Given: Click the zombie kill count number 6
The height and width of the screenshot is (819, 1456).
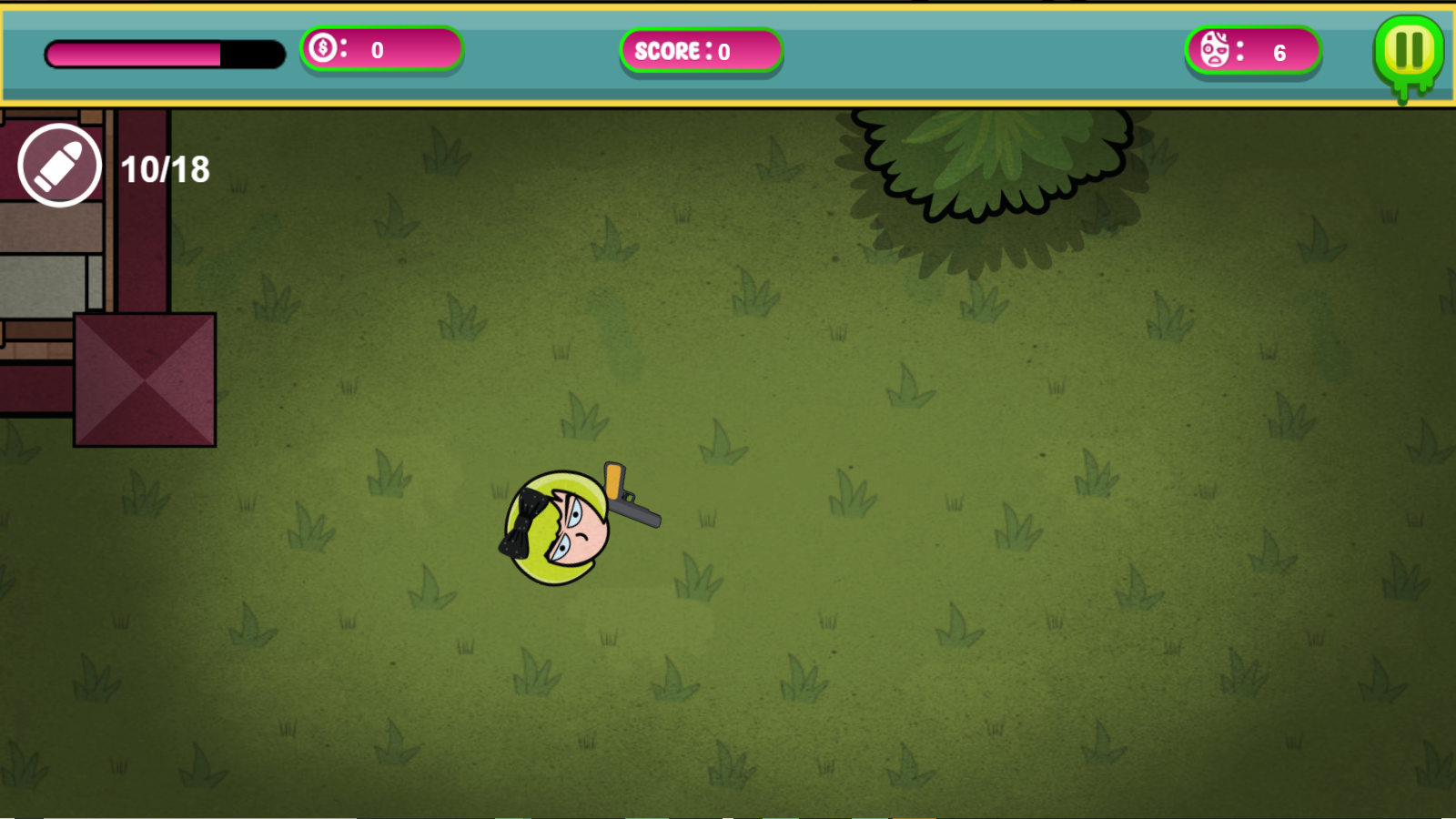Looking at the screenshot, I should [1280, 53].
